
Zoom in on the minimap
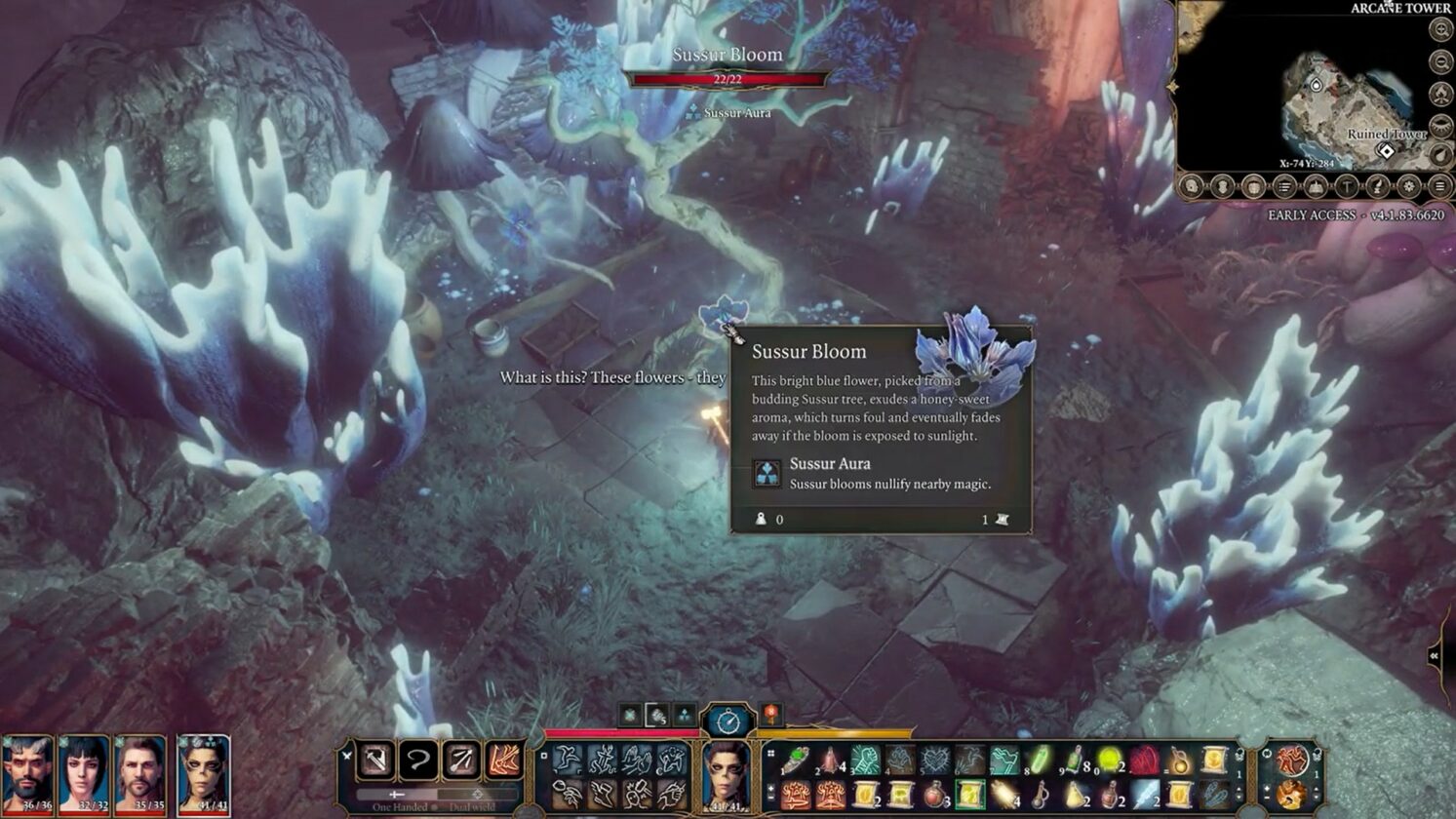point(1440,29)
